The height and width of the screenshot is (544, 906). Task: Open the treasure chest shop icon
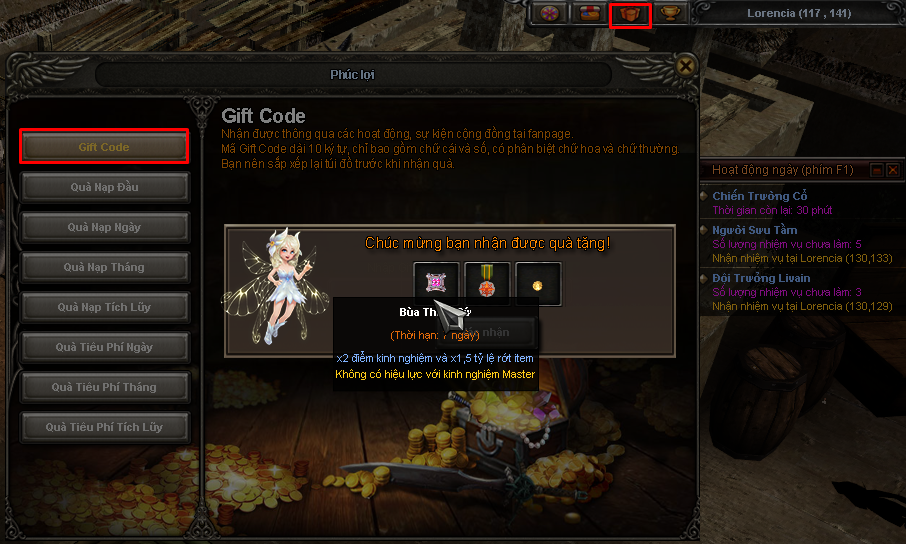590,13
